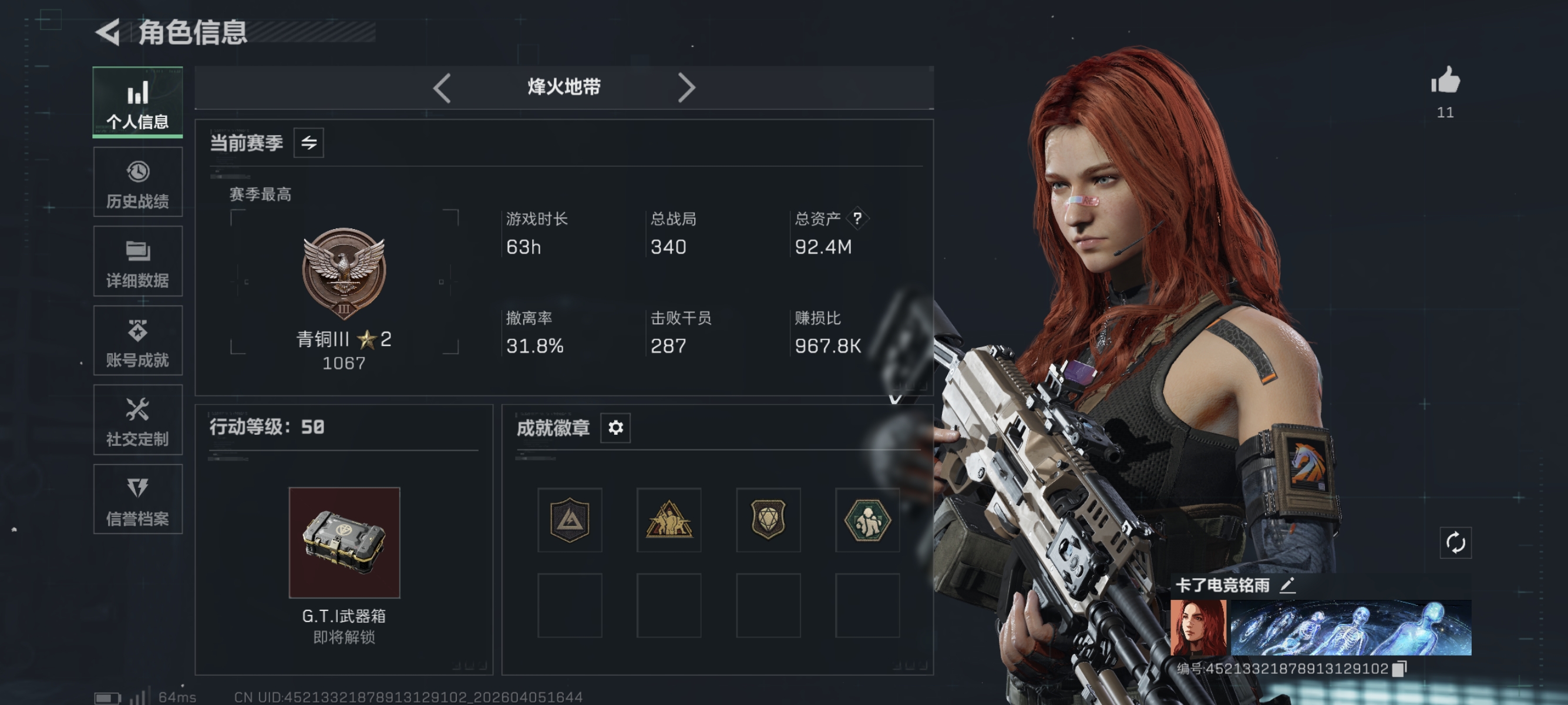Switch to the next mode with right arrow
The height and width of the screenshot is (705, 1568).
pyautogui.click(x=687, y=88)
